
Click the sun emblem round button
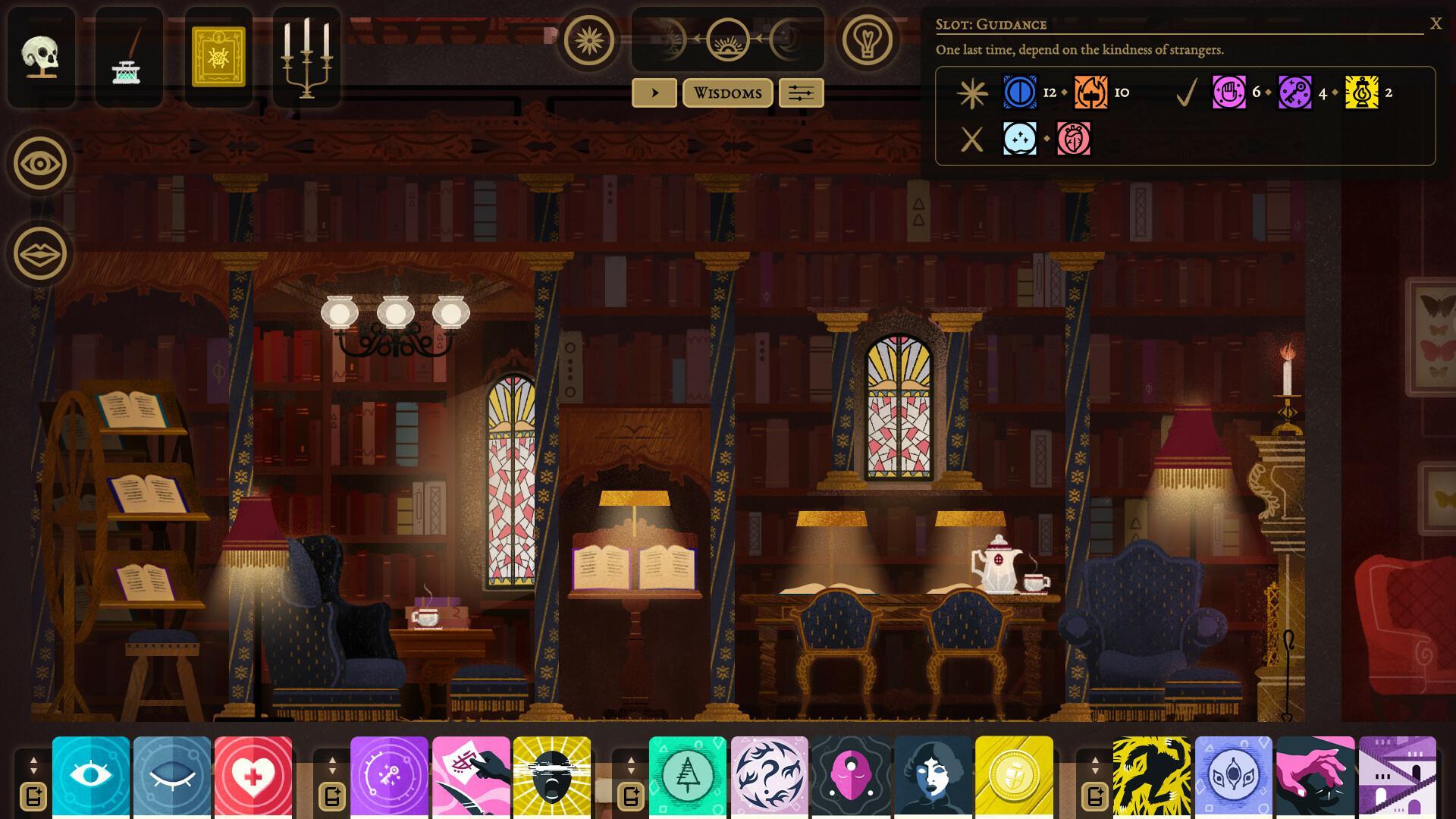tap(588, 39)
